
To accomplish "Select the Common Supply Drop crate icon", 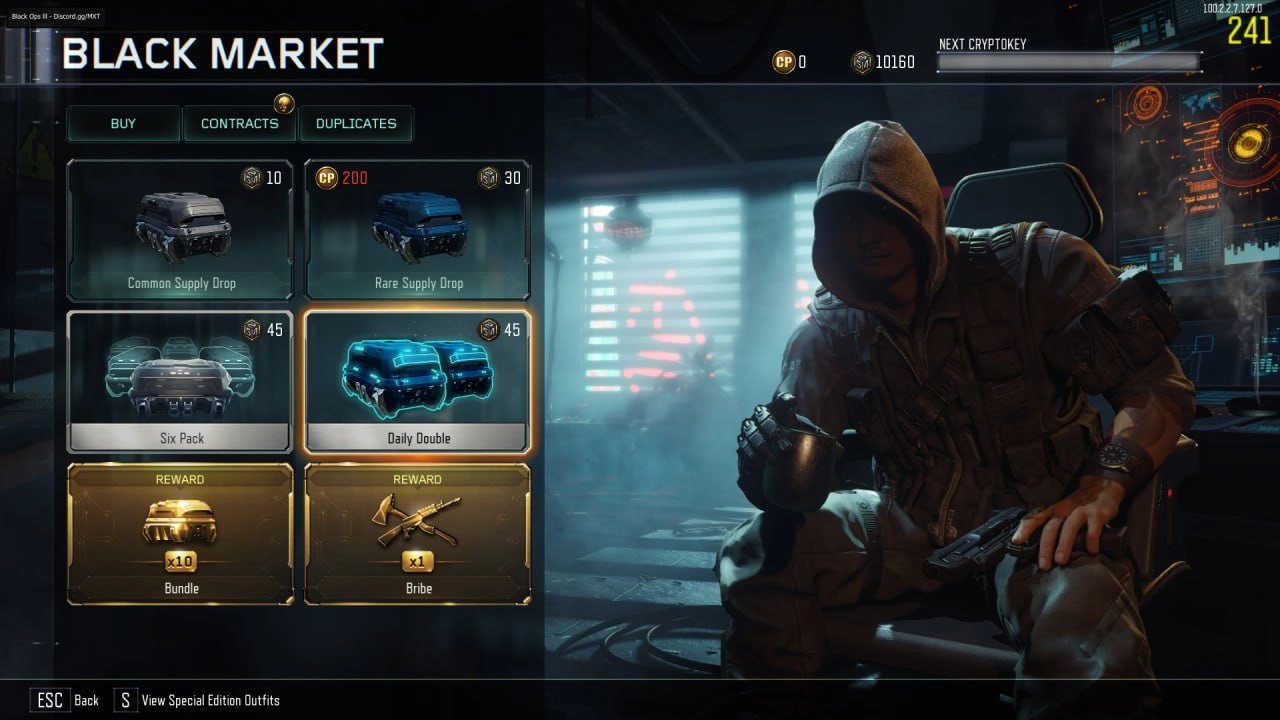I will click(180, 228).
